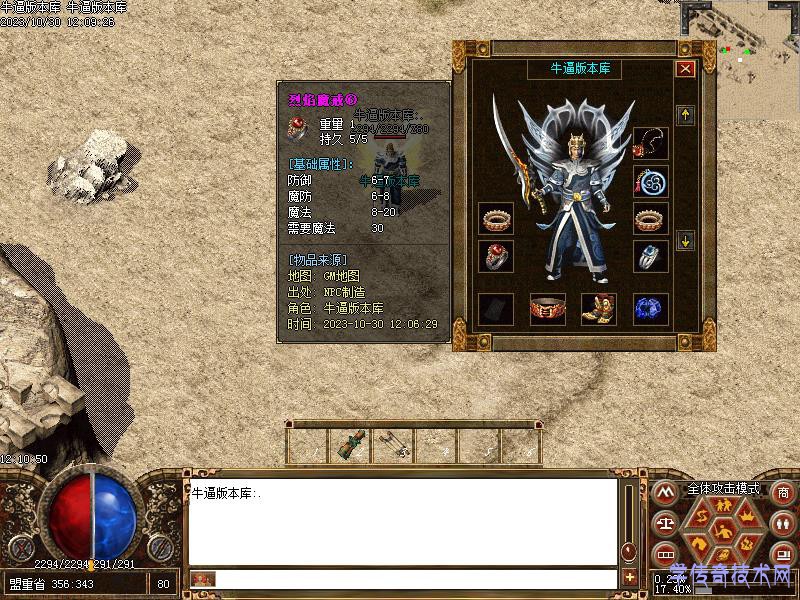Click the yellow plus button beside chat
The image size is (800, 600).
630,577
